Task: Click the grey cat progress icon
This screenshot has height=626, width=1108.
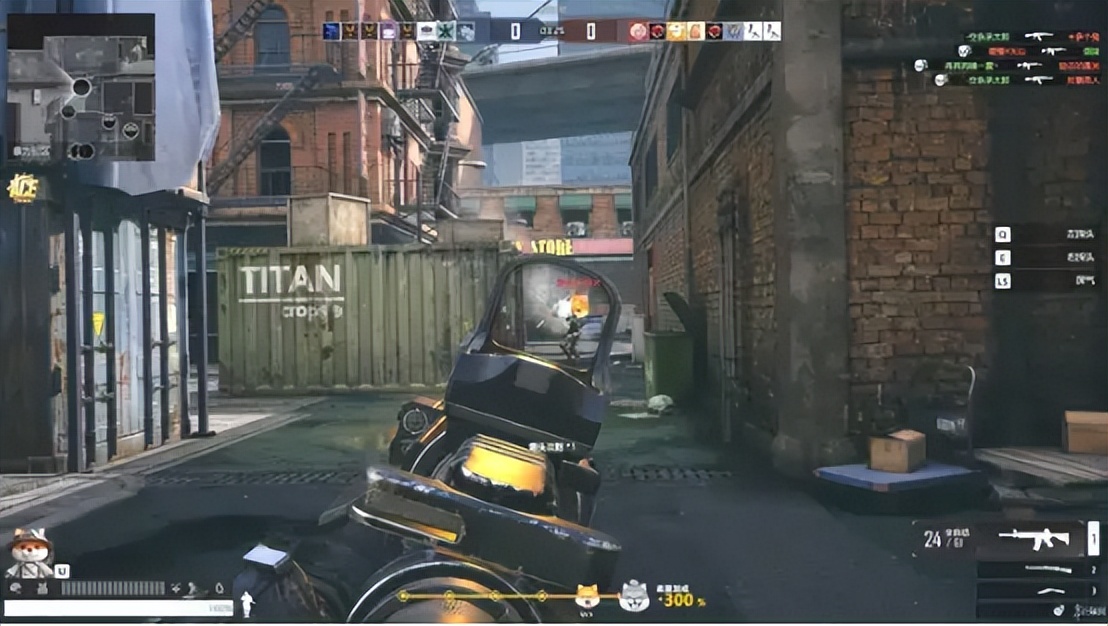Action: (632, 598)
